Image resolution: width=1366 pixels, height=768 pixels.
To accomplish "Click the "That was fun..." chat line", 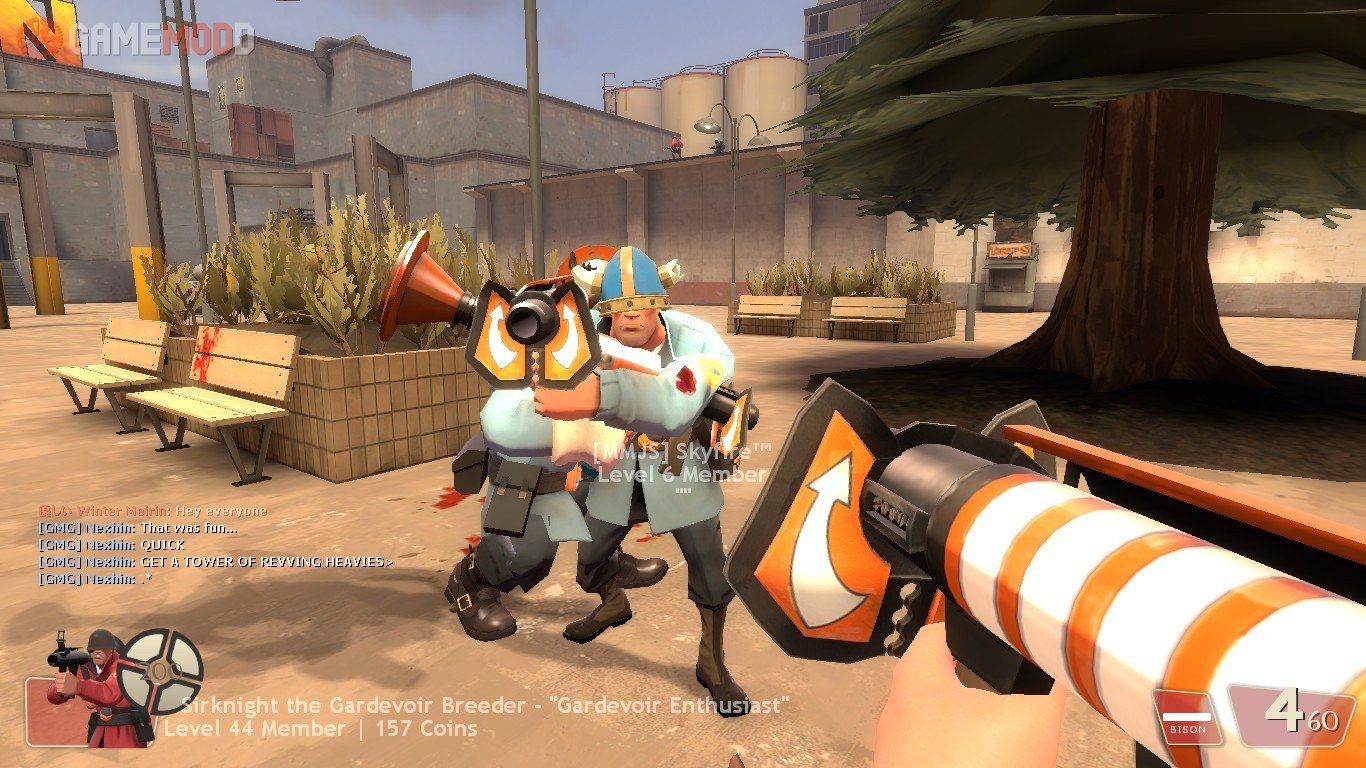I will [x=138, y=528].
